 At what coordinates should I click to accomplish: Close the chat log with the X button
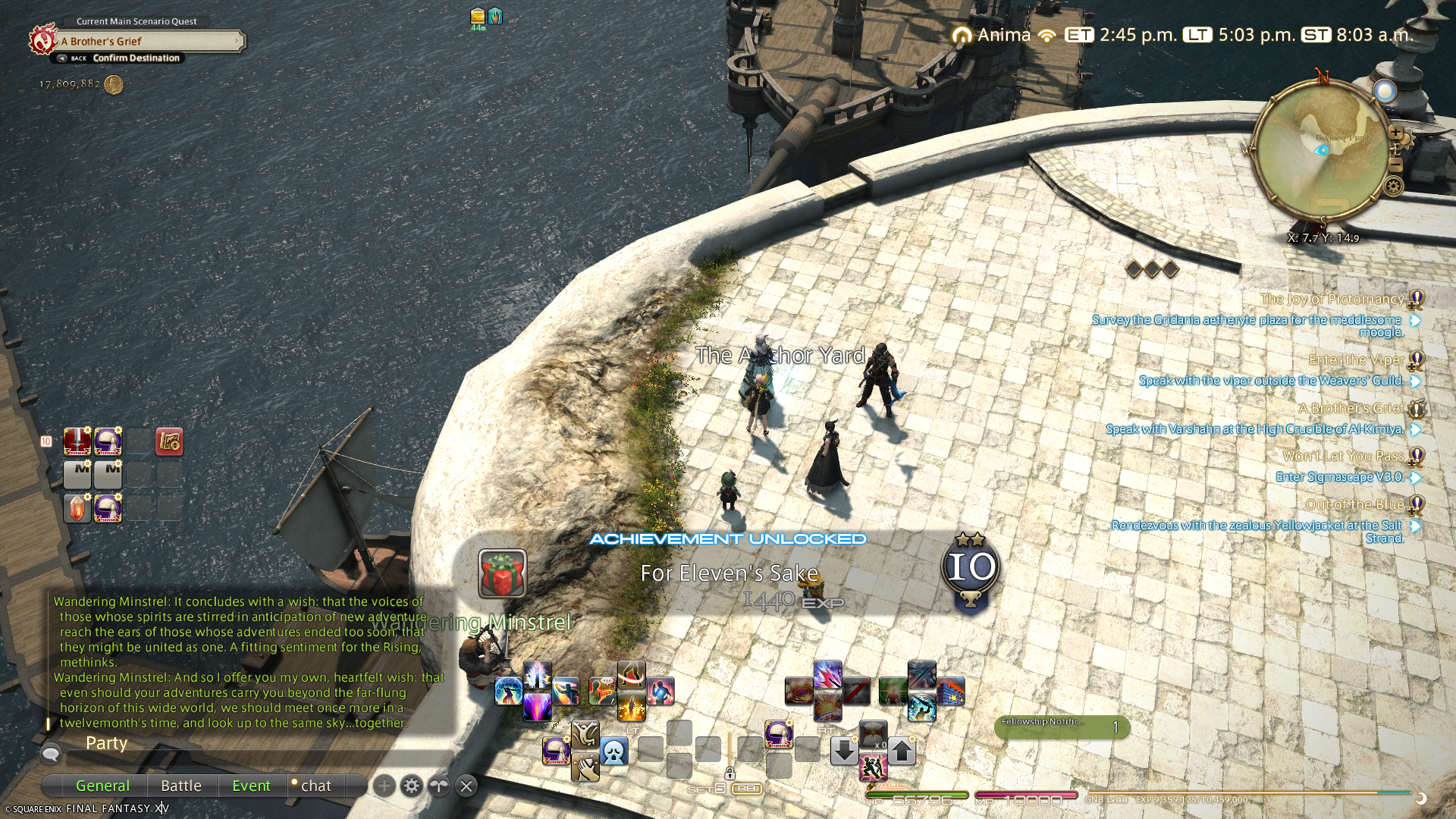tap(467, 786)
